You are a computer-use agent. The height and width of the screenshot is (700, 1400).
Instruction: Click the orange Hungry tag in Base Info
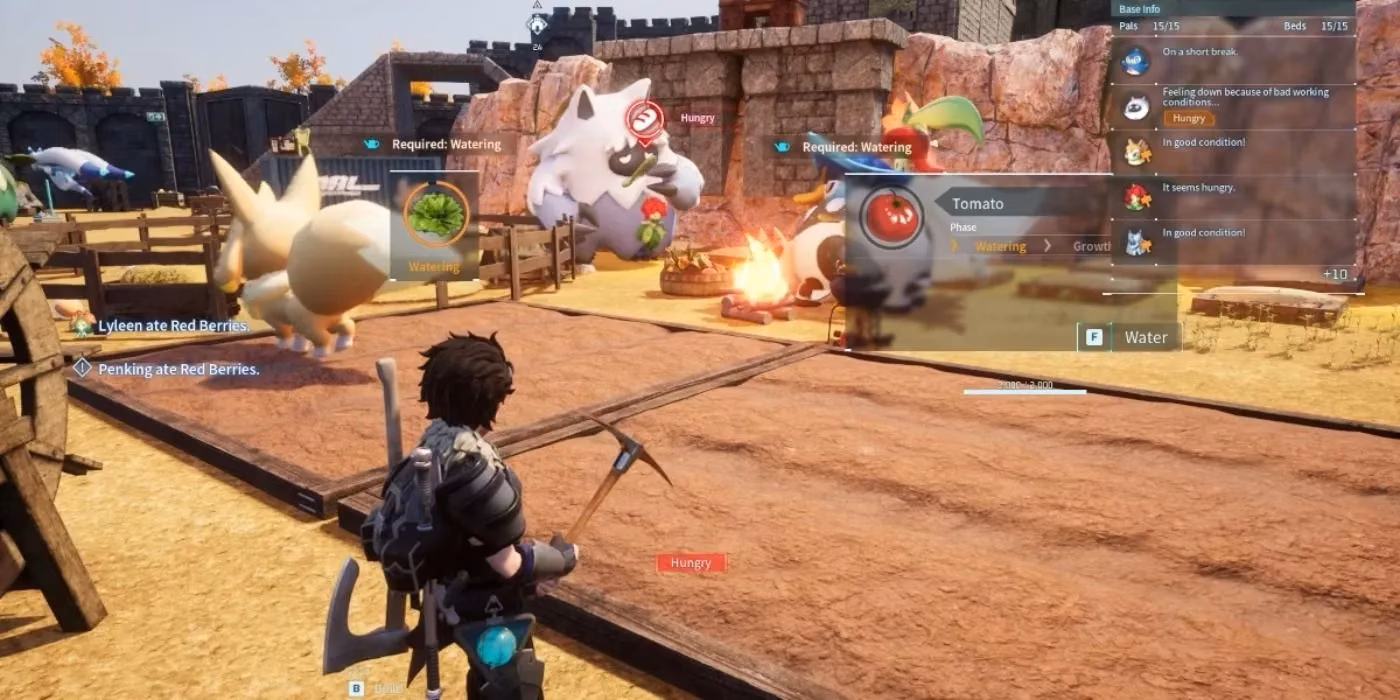1188,118
